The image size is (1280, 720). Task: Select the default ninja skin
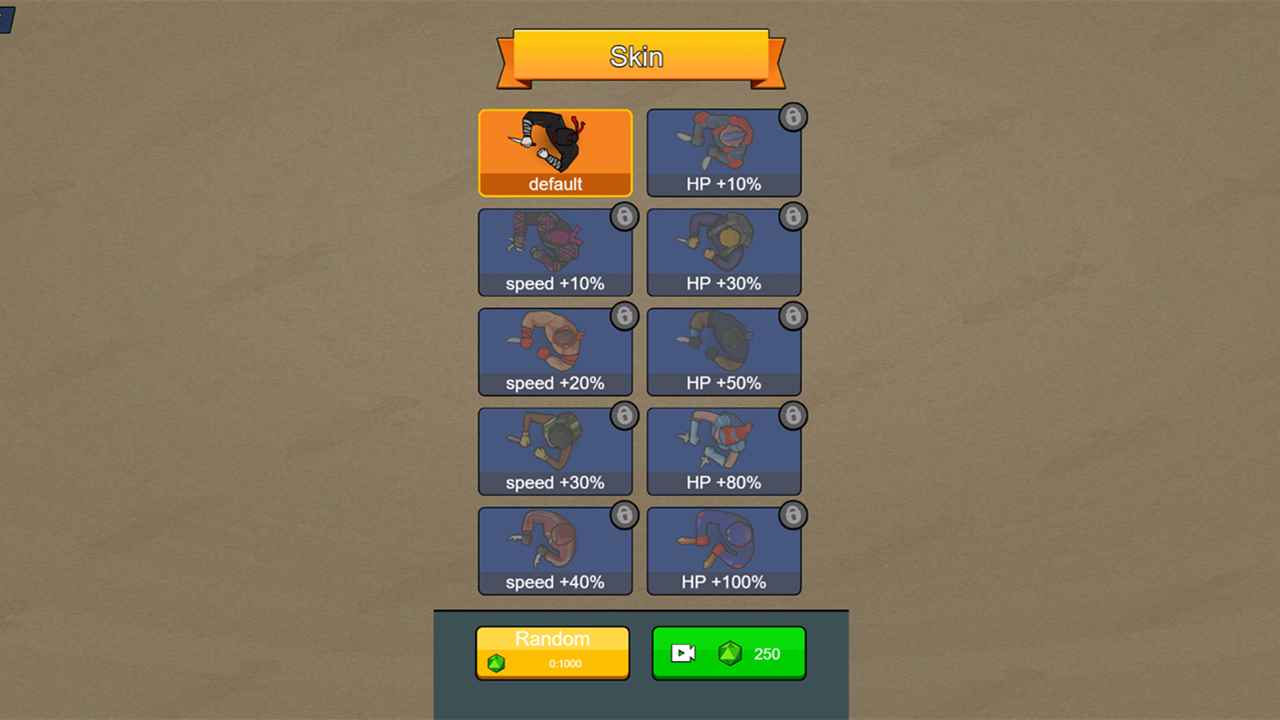click(555, 152)
